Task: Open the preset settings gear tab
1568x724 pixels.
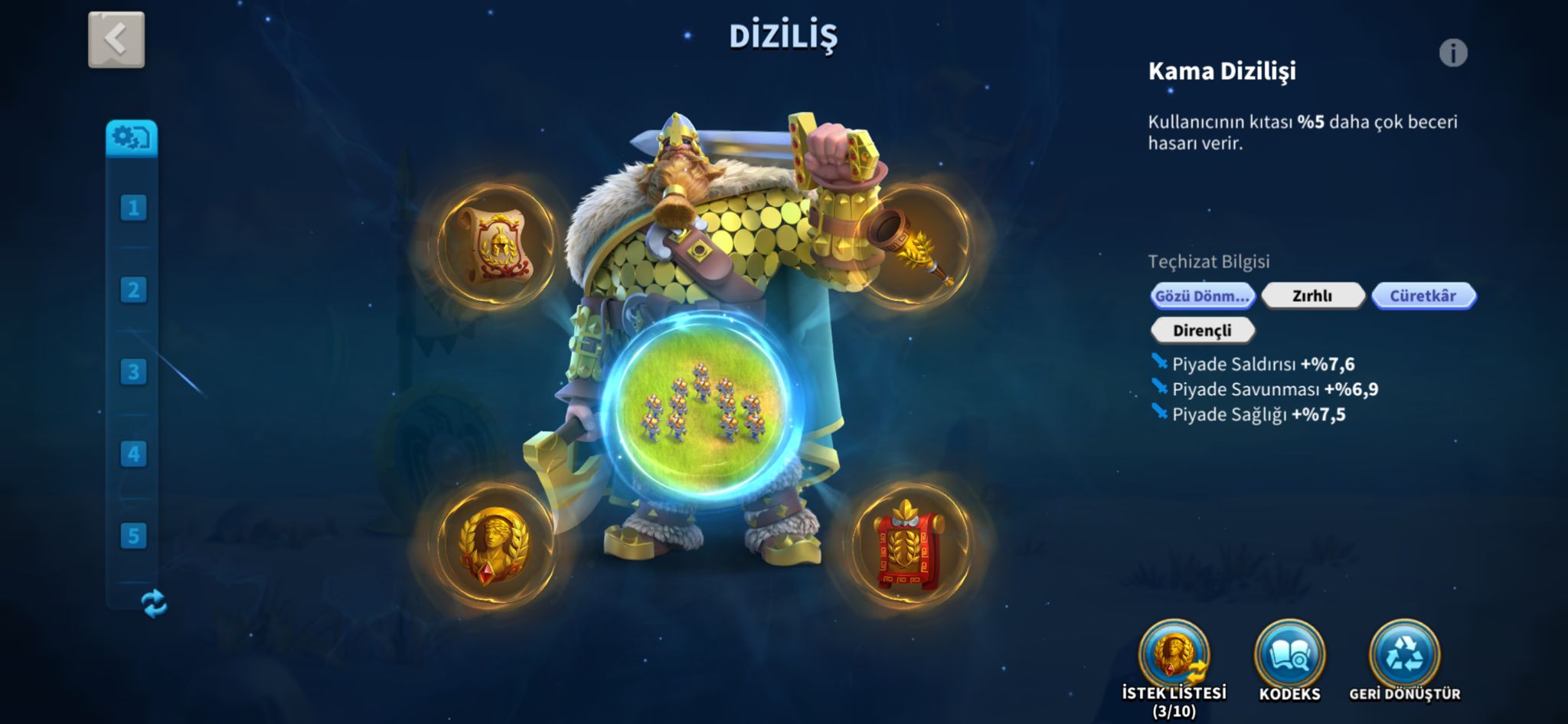Action: (132, 138)
